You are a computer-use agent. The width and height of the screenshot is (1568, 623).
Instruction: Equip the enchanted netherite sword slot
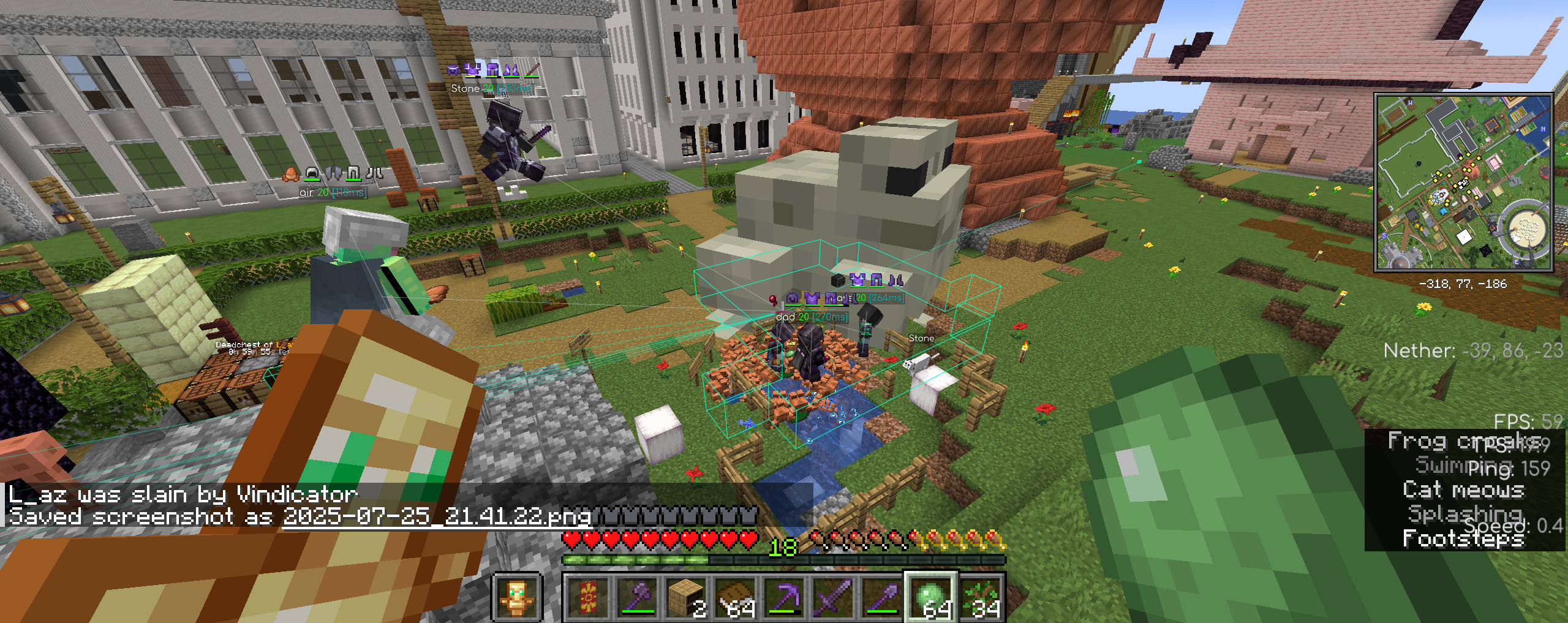point(834,598)
